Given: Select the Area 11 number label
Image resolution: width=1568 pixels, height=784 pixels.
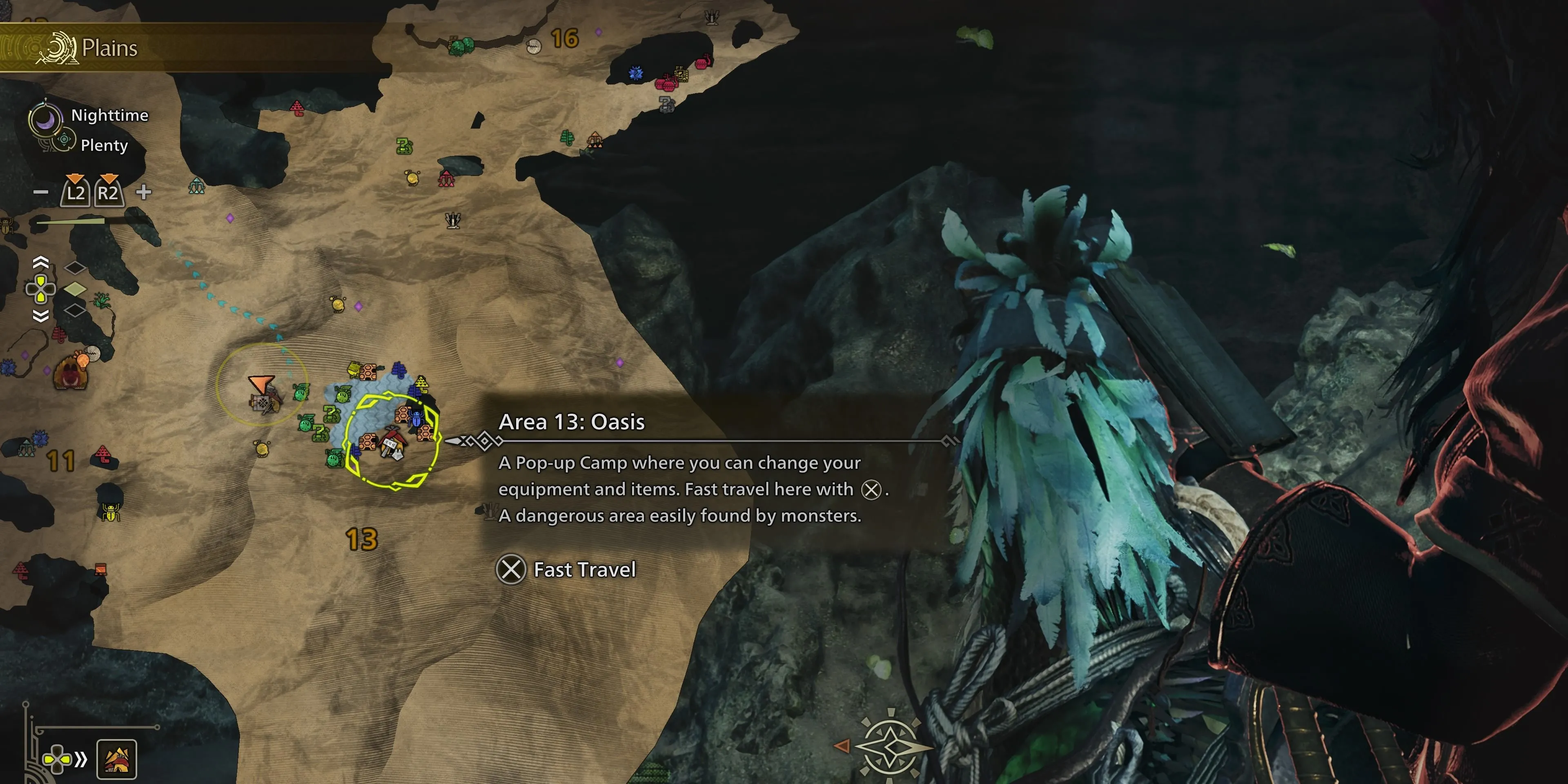Looking at the screenshot, I should [x=61, y=461].
